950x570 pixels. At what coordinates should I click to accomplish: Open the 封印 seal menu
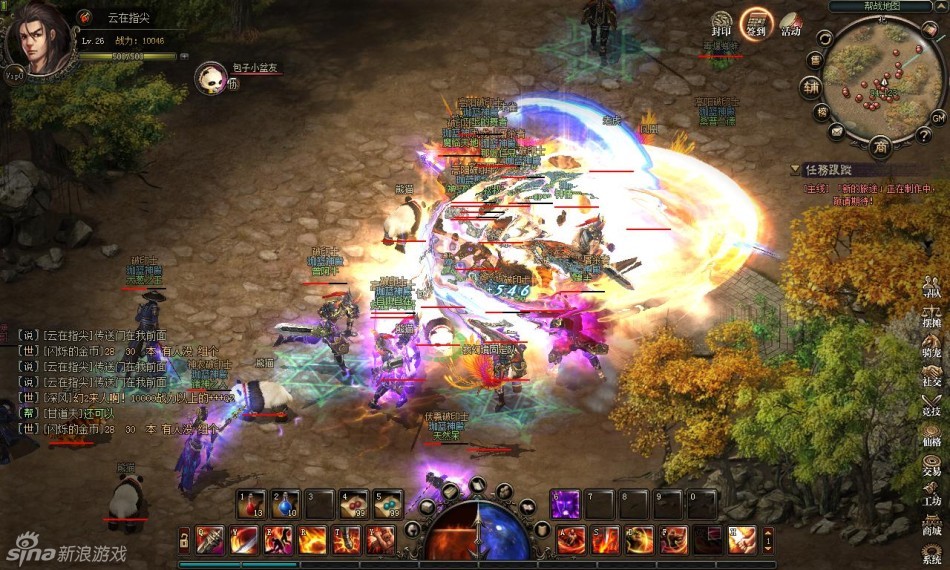point(721,24)
